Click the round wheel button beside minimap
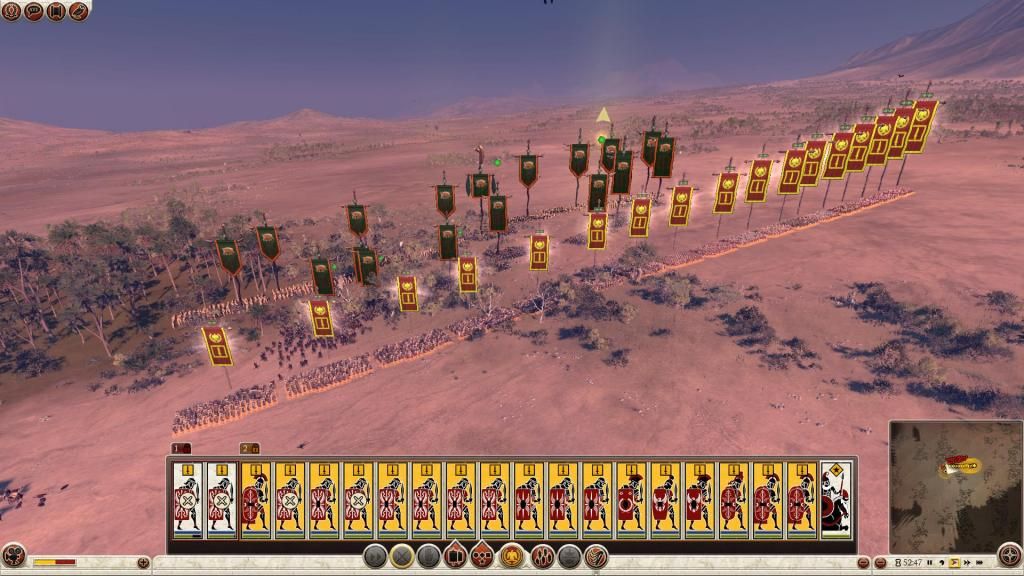1024x576 pixels. click(x=1009, y=557)
